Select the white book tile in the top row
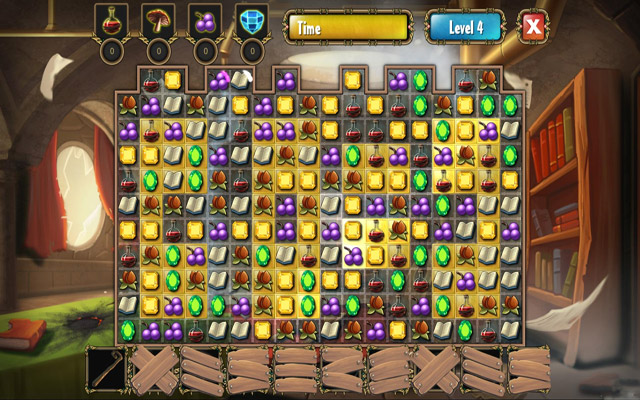 coord(240,81)
